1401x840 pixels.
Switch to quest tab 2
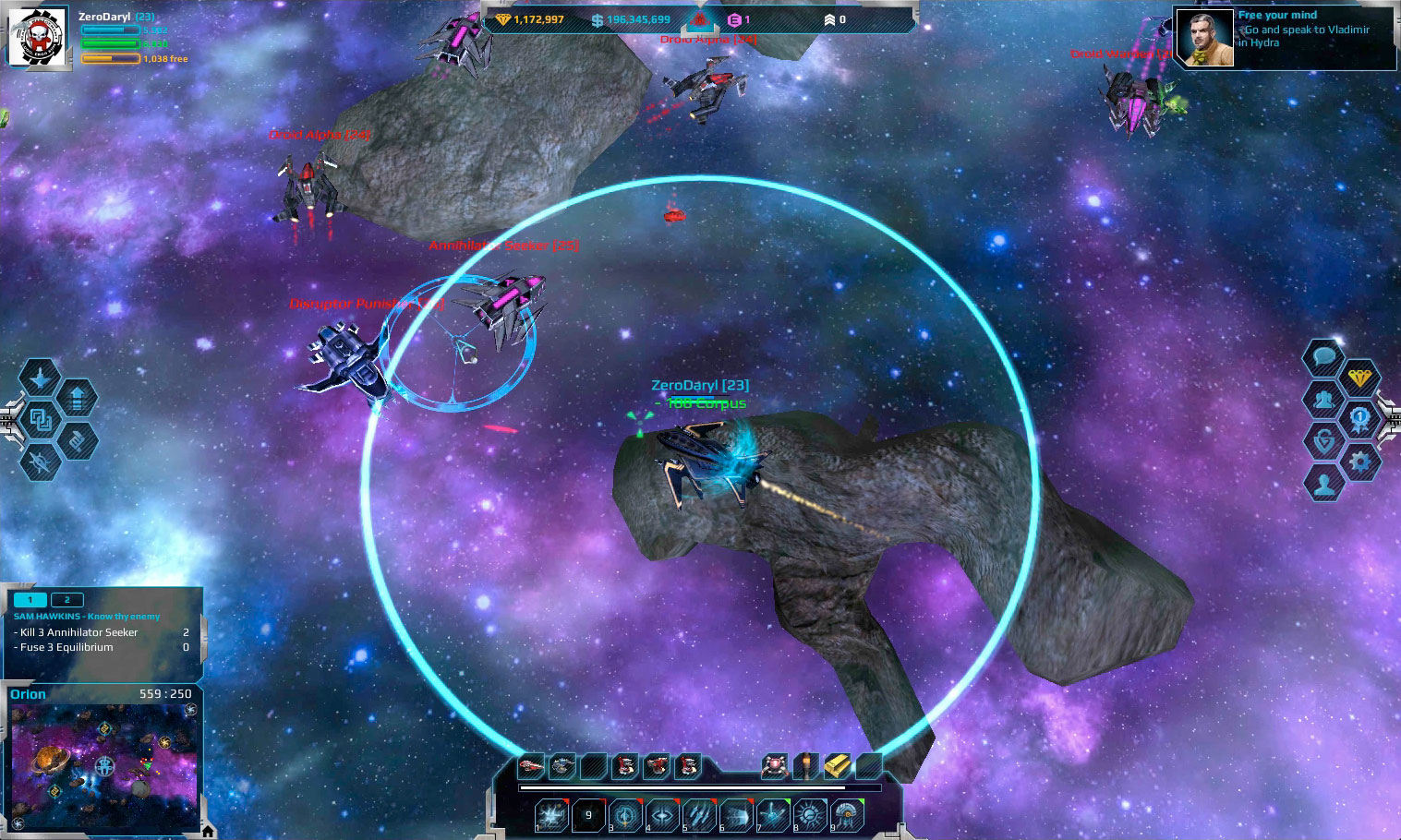(x=66, y=600)
